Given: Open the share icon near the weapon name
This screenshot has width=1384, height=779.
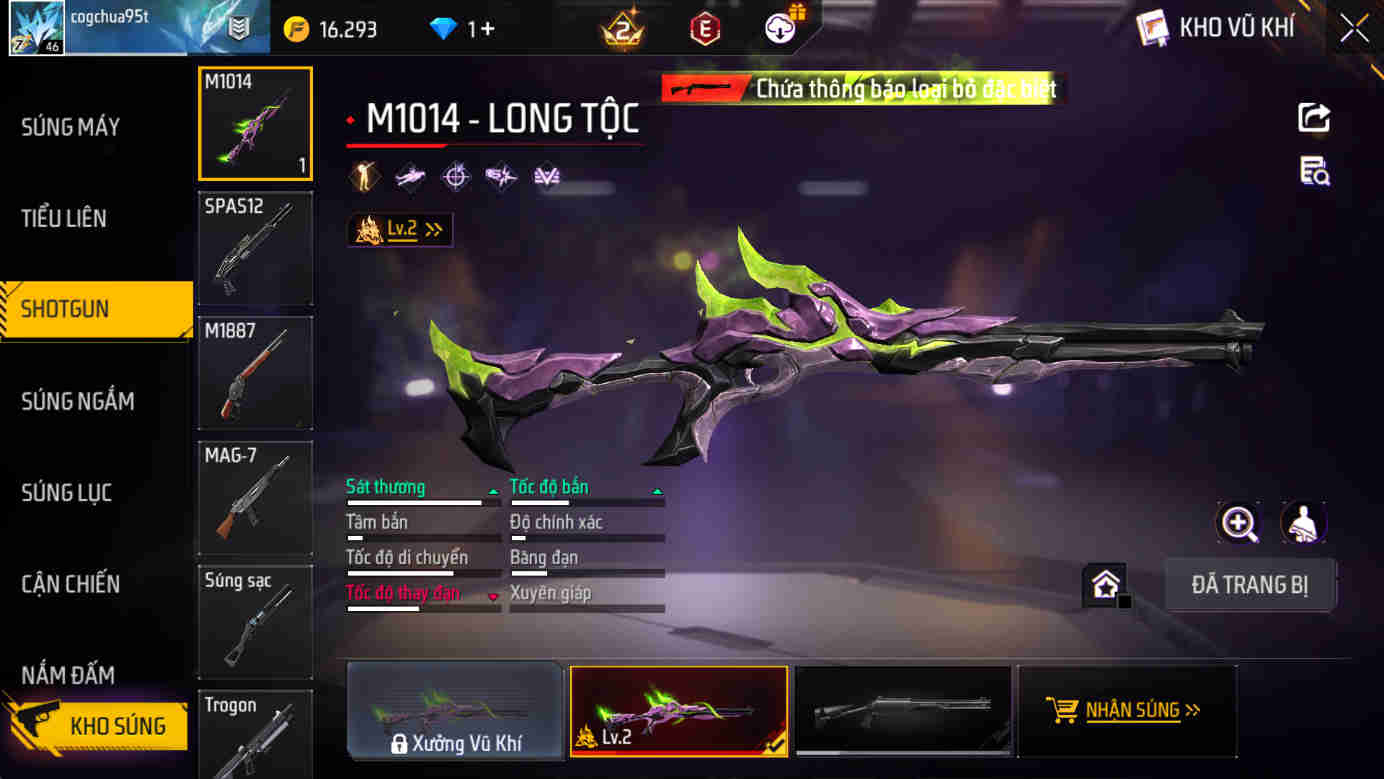Looking at the screenshot, I should pos(1313,116).
